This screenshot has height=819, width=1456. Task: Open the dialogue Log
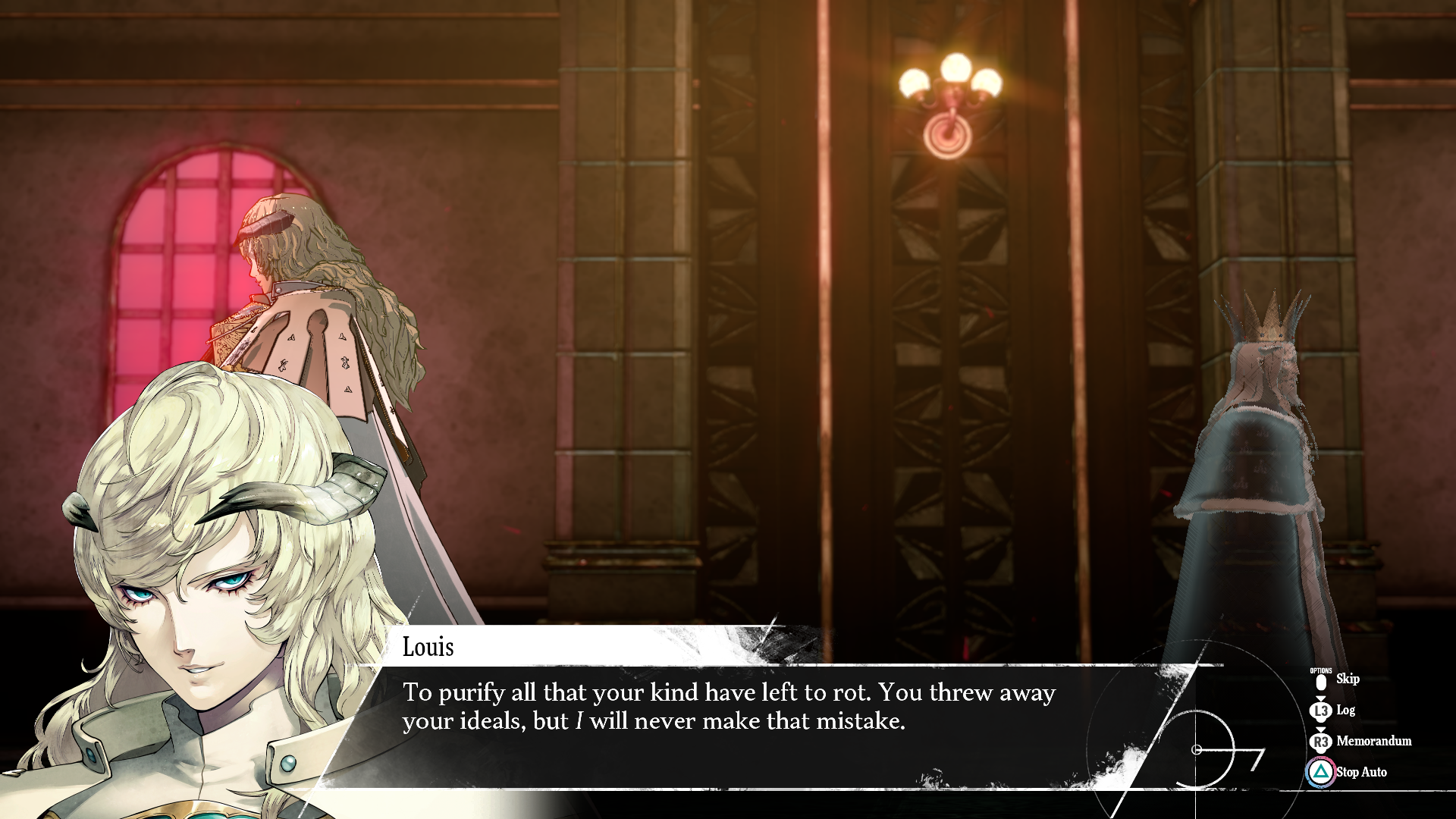point(1345,711)
